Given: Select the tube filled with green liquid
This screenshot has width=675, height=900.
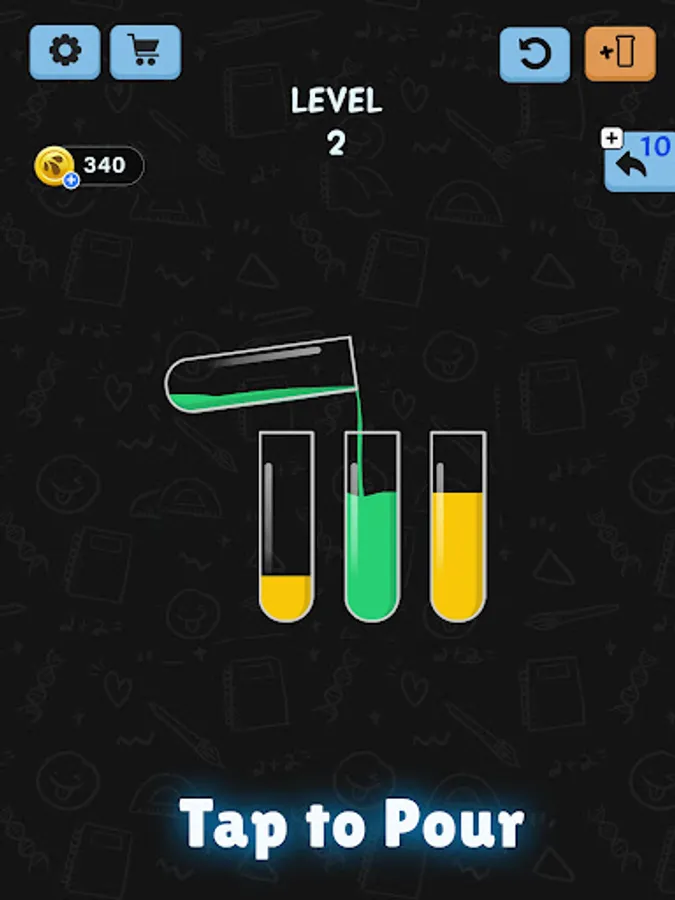Looking at the screenshot, I should 372,527.
